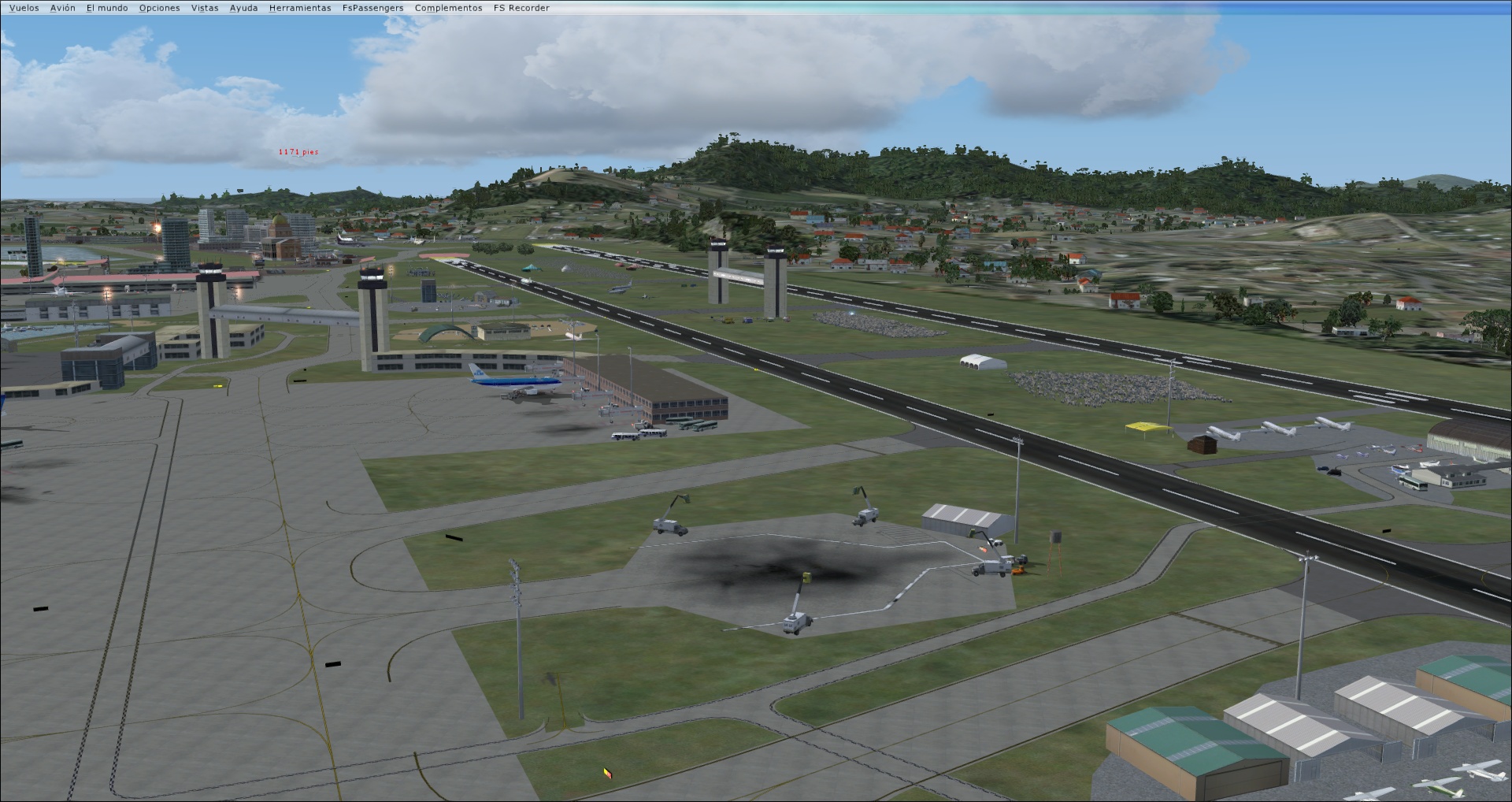
Task: Open the Vistas menu
Action: [x=203, y=7]
